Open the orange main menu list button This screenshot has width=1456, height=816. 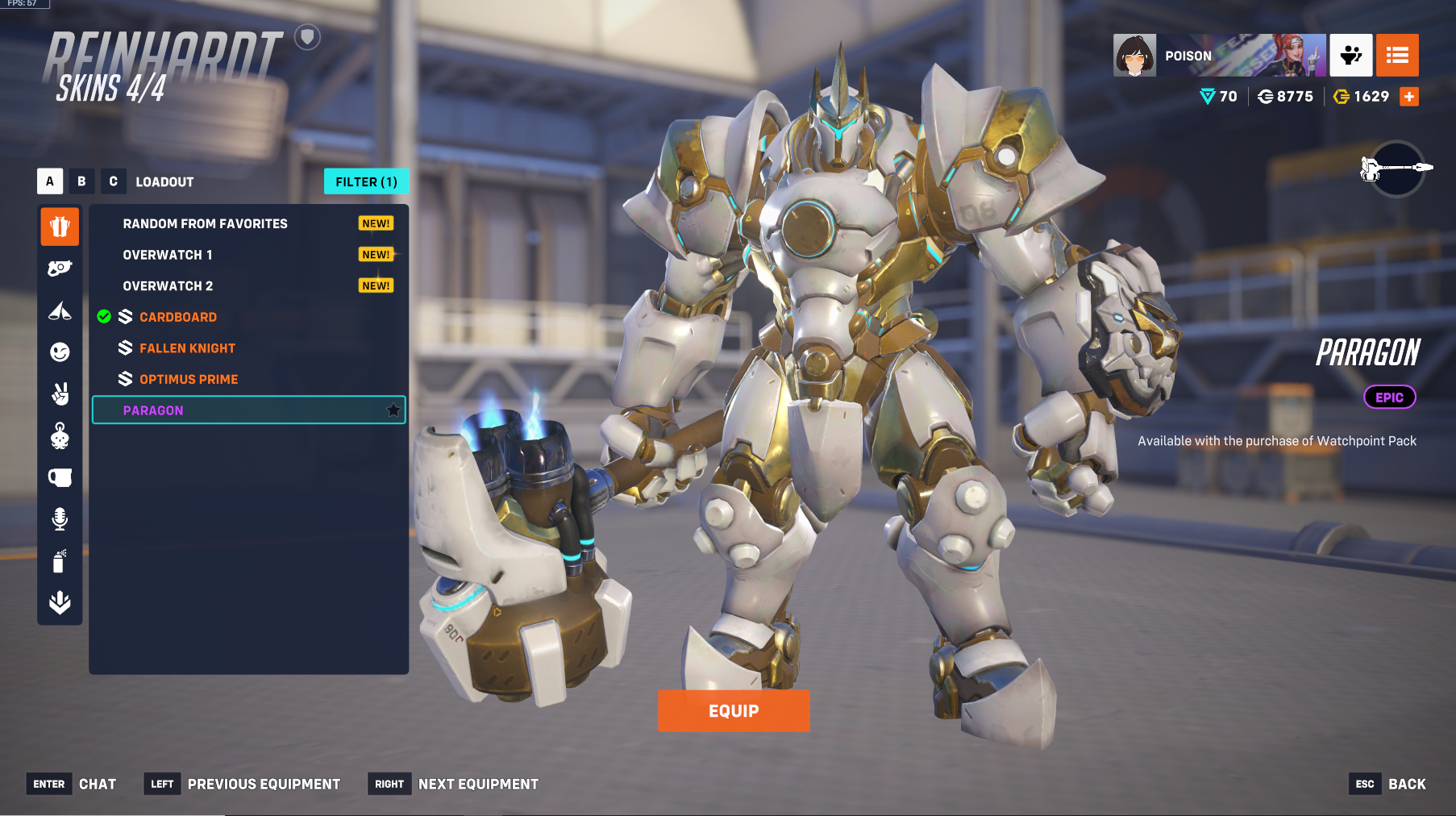coord(1397,56)
